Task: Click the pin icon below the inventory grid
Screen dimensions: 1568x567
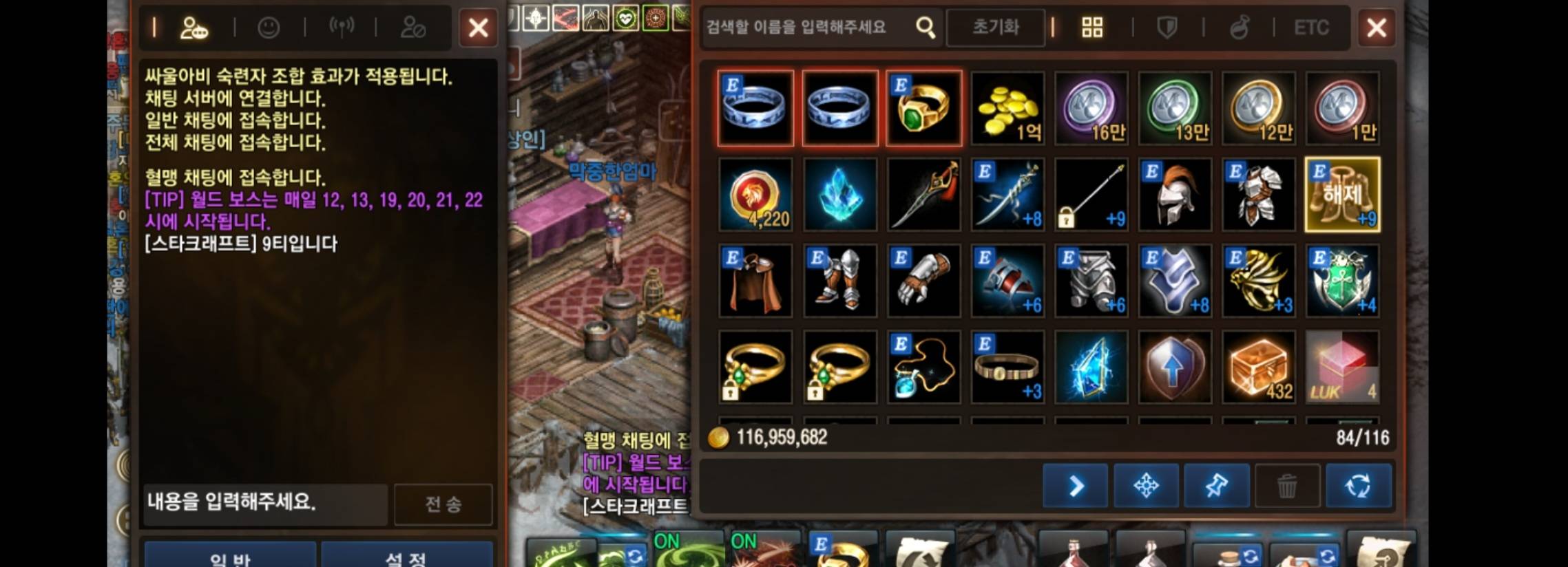Action: pos(1217,486)
